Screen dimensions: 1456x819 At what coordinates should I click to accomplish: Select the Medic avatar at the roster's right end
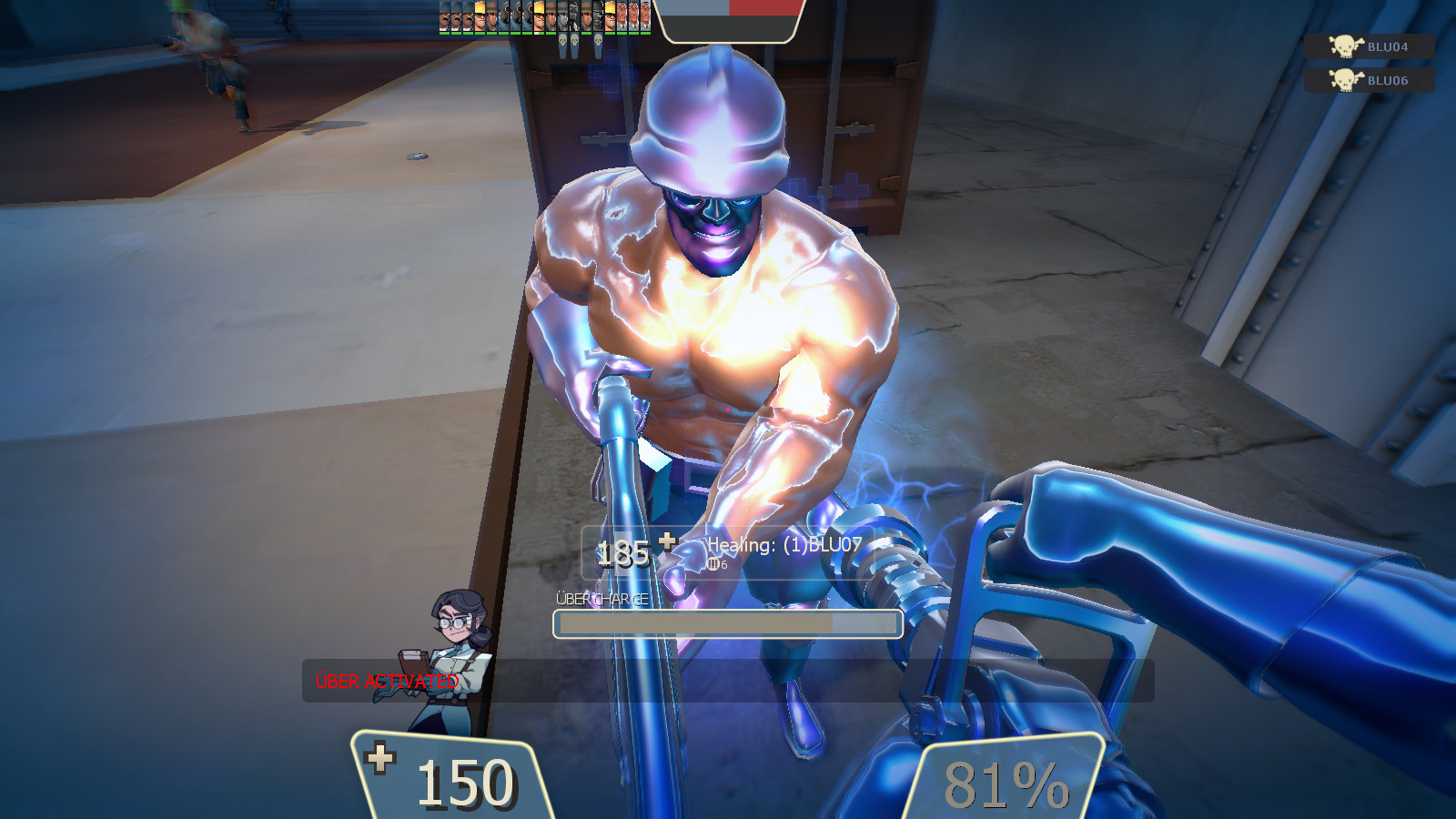(x=643, y=18)
